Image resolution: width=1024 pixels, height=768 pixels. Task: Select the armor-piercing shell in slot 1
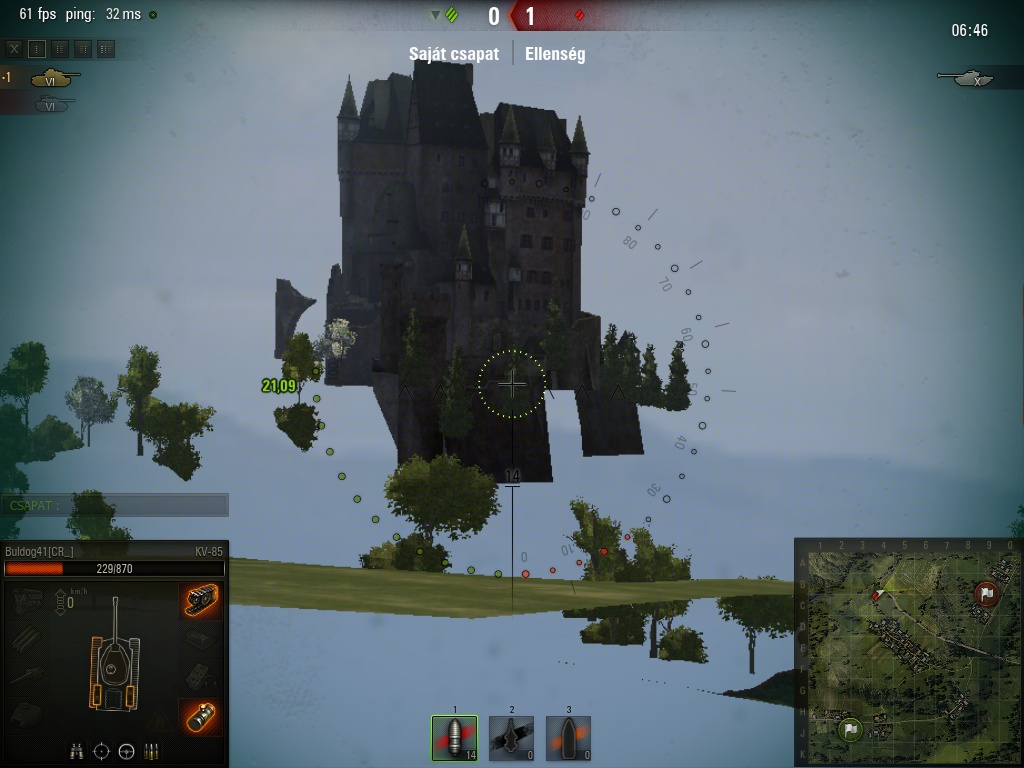click(454, 739)
